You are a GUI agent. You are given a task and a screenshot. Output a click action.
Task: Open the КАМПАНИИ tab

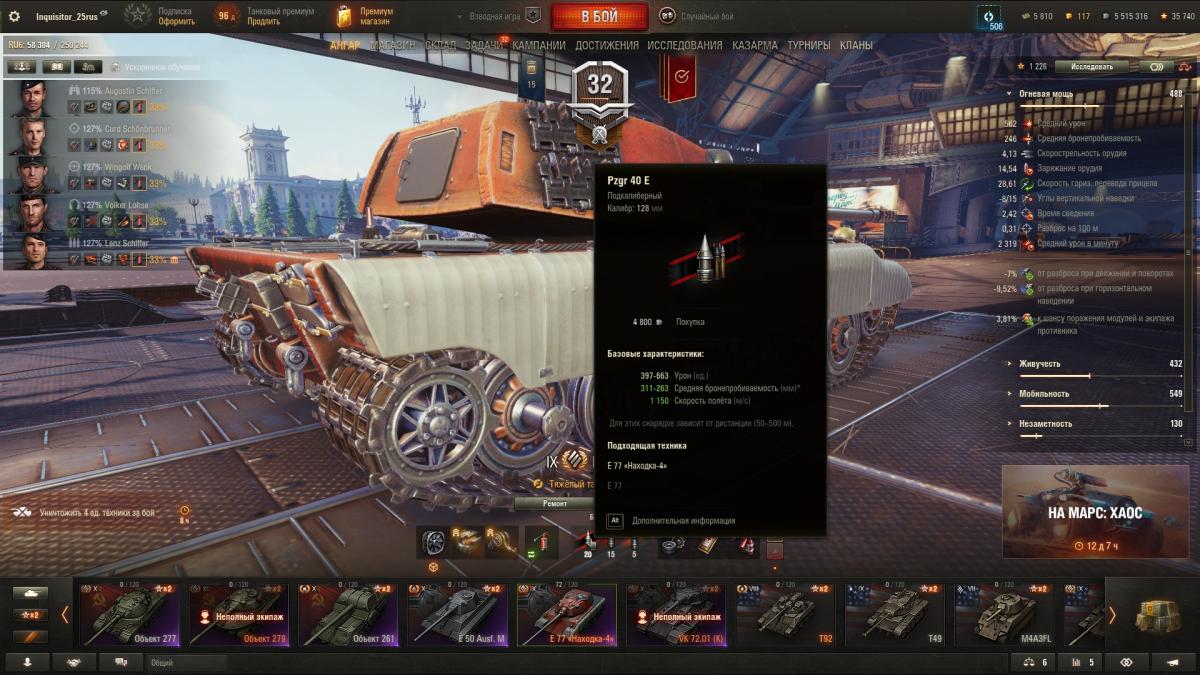click(x=539, y=45)
